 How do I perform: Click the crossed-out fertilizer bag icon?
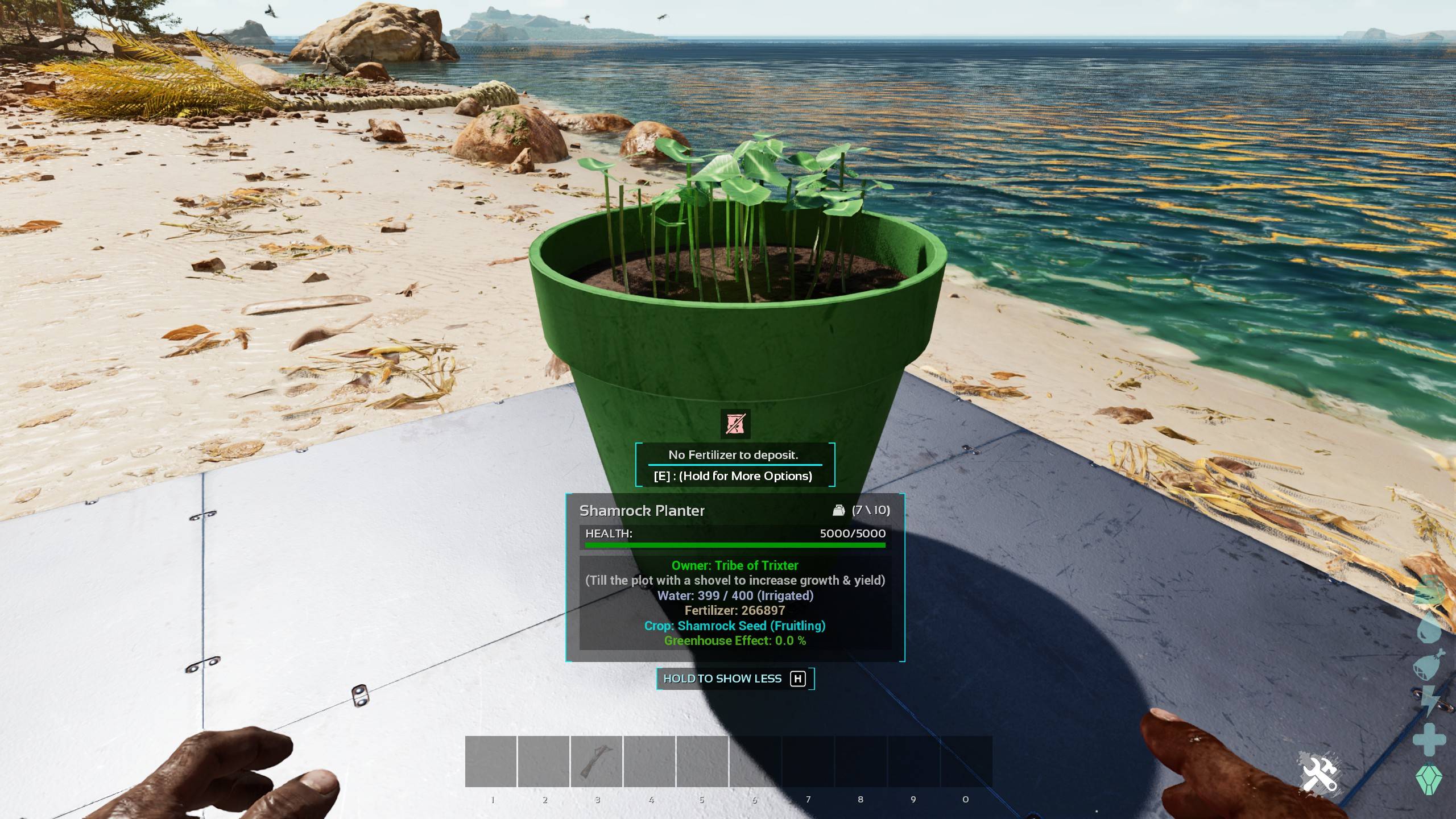point(735,424)
